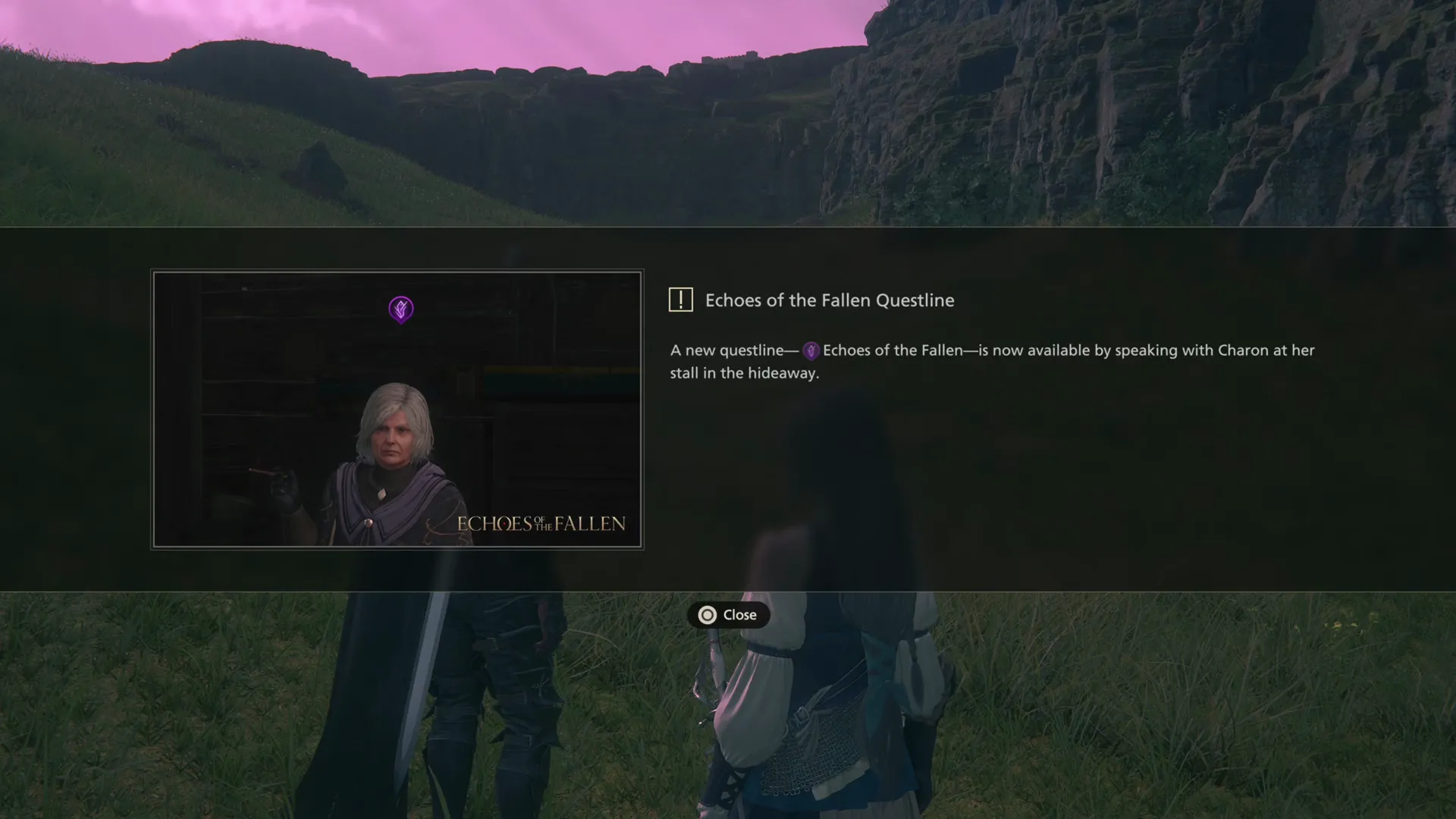
Task: Expand the Echoes of the Fallen preview image
Action: tap(397, 409)
